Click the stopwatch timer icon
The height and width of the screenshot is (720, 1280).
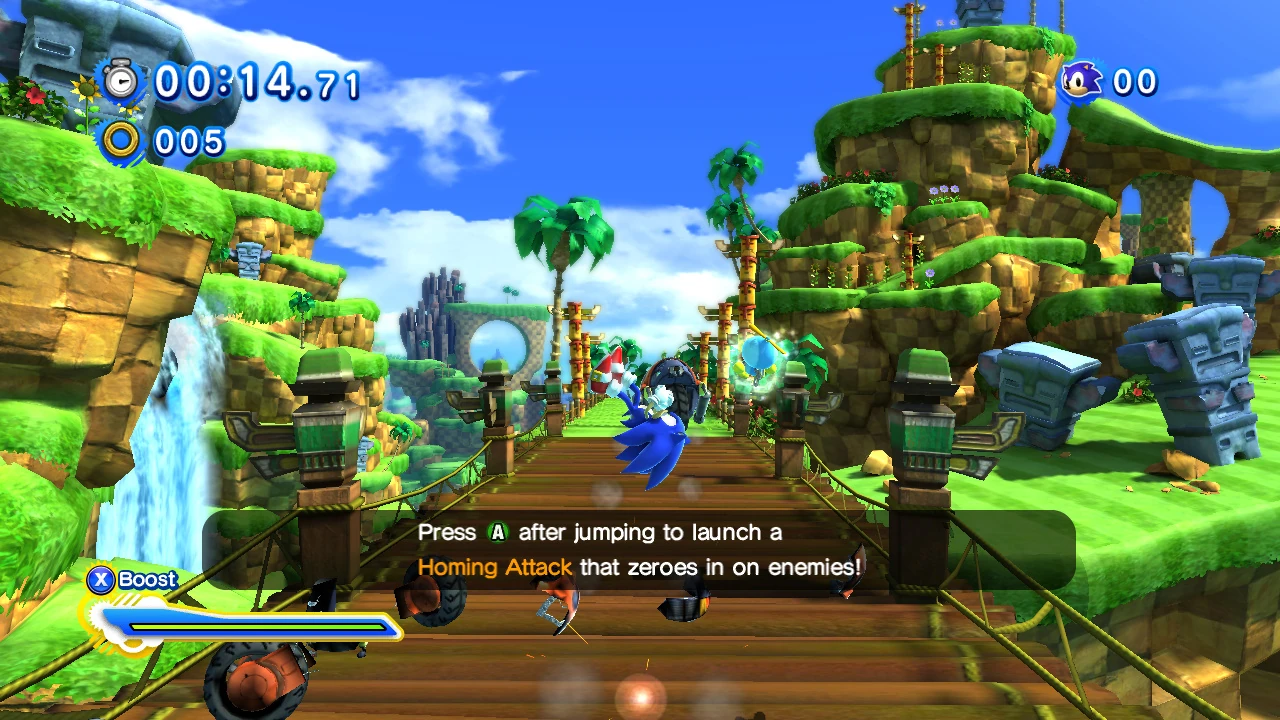pyautogui.click(x=122, y=80)
